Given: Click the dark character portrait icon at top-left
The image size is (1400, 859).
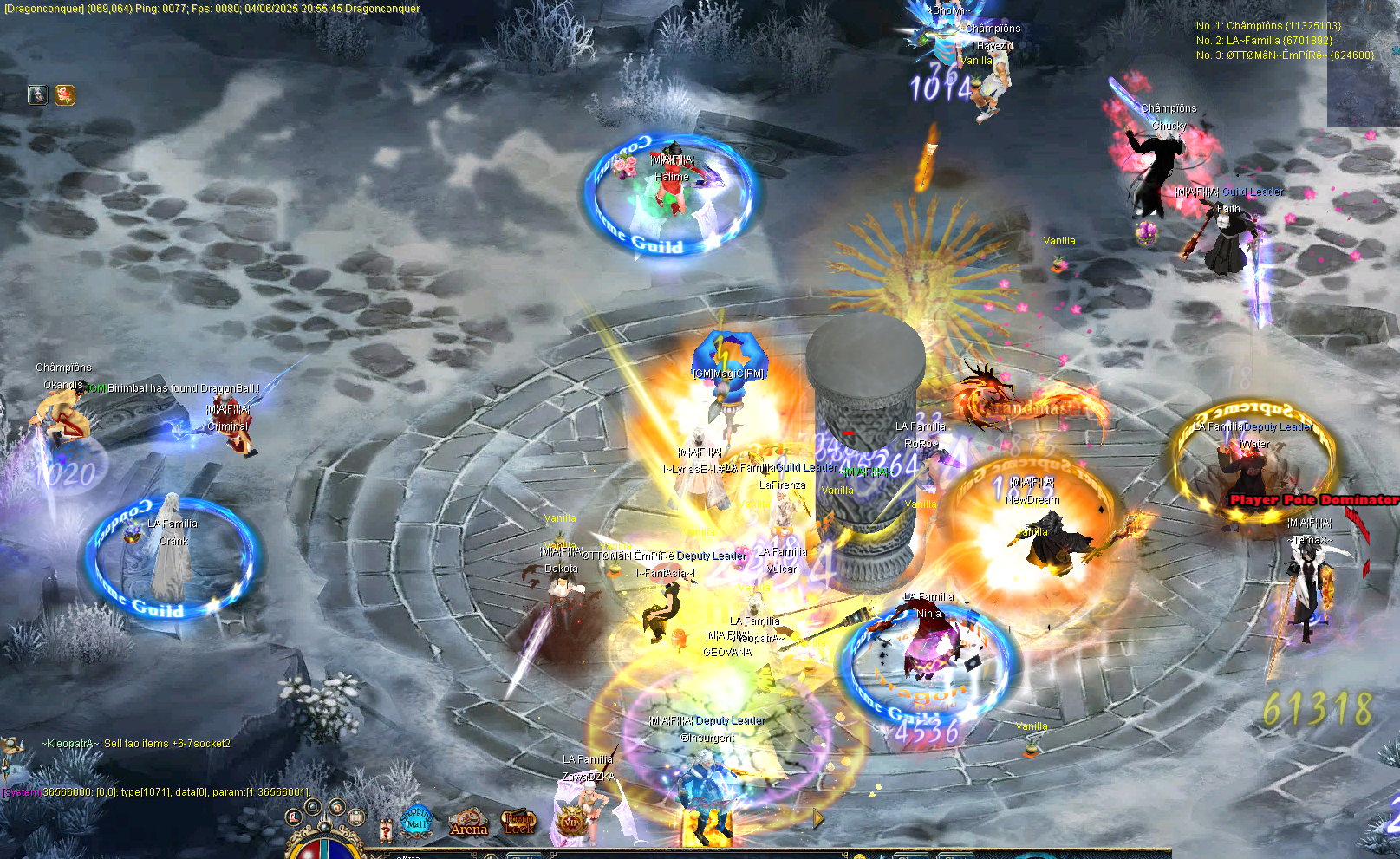Looking at the screenshot, I should (x=38, y=95).
